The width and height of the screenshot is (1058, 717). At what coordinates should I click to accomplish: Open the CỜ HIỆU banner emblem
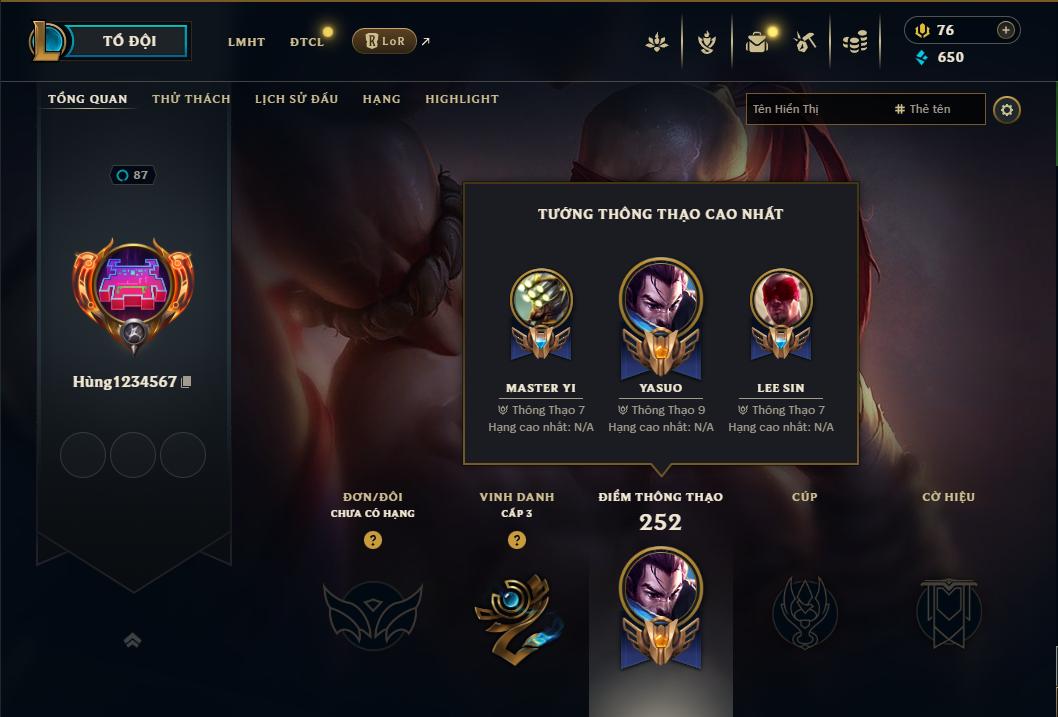coord(948,611)
